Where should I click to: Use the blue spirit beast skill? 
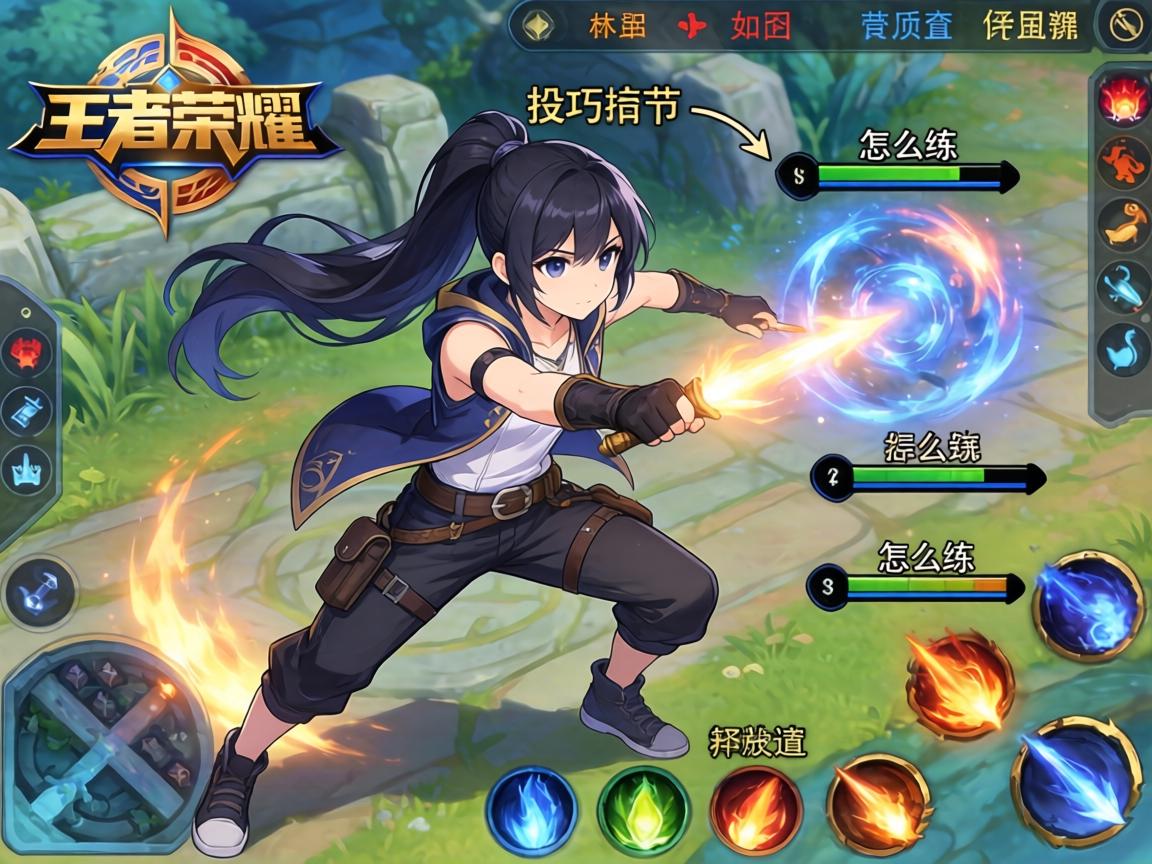click(1088, 605)
